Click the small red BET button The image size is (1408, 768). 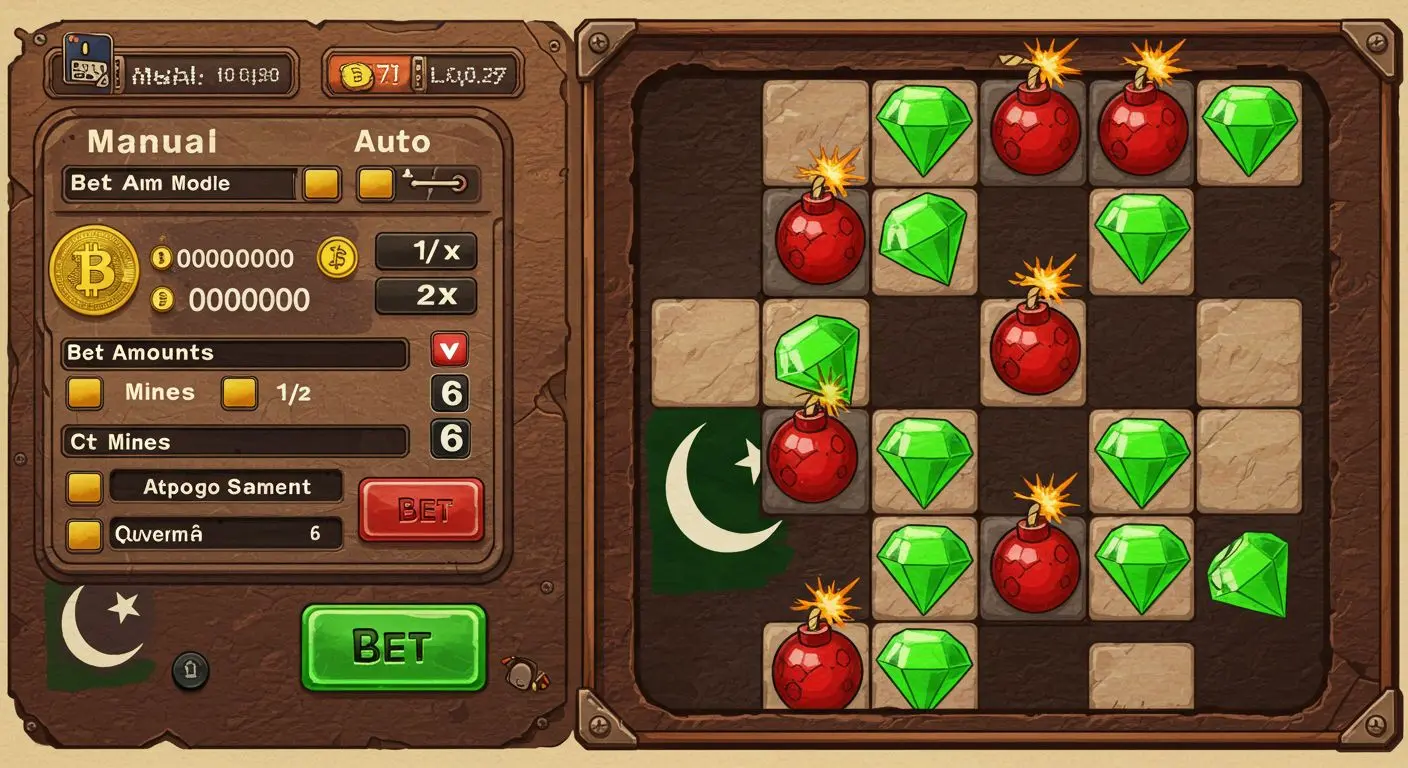421,510
